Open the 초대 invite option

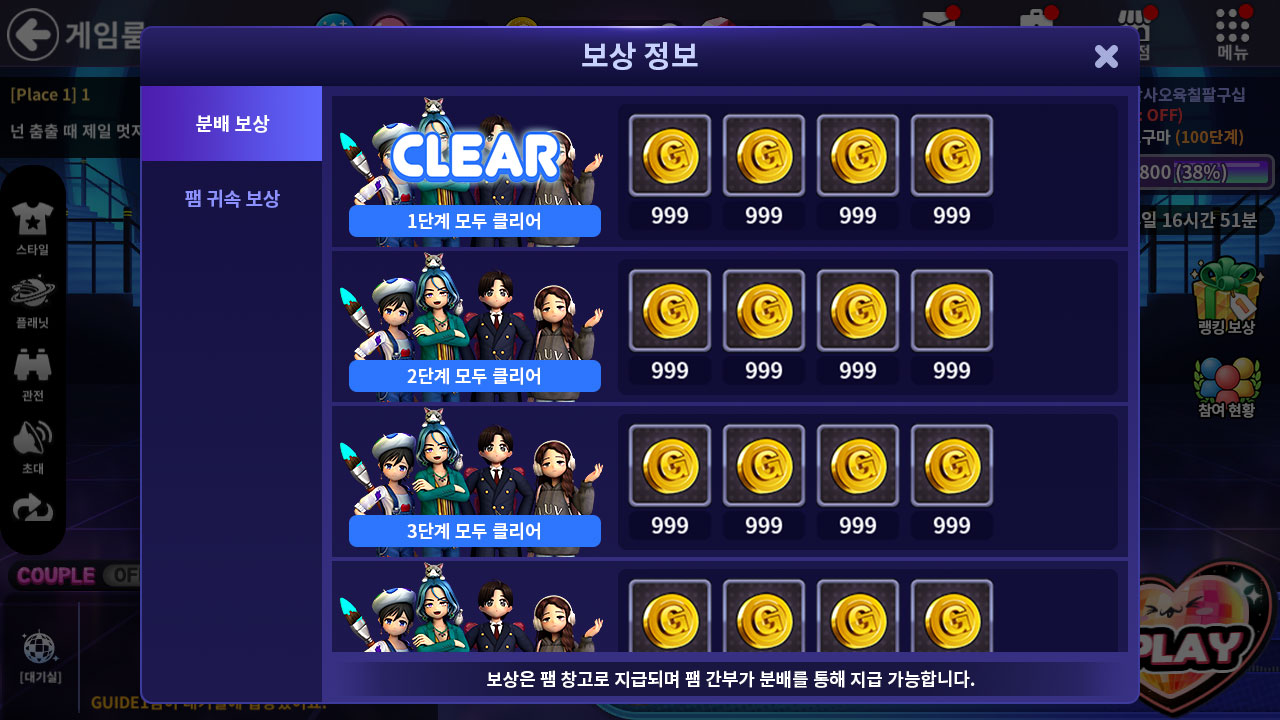coord(32,446)
